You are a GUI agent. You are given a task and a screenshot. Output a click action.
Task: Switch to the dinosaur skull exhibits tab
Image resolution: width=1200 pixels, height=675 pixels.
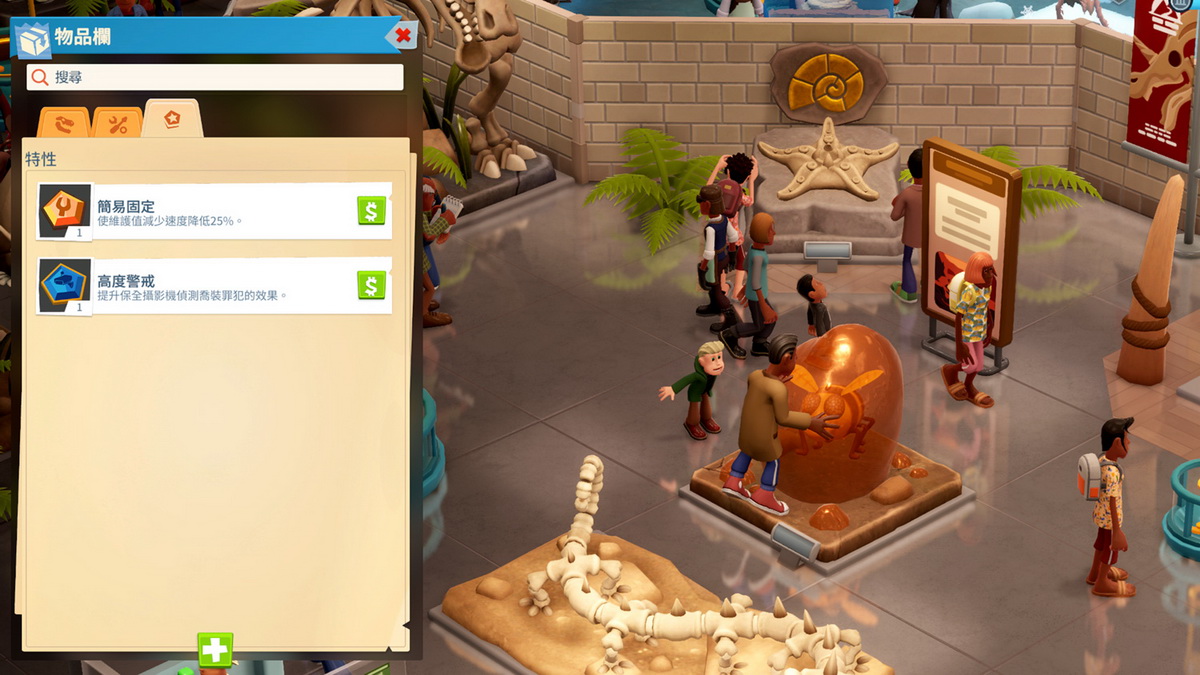64,123
